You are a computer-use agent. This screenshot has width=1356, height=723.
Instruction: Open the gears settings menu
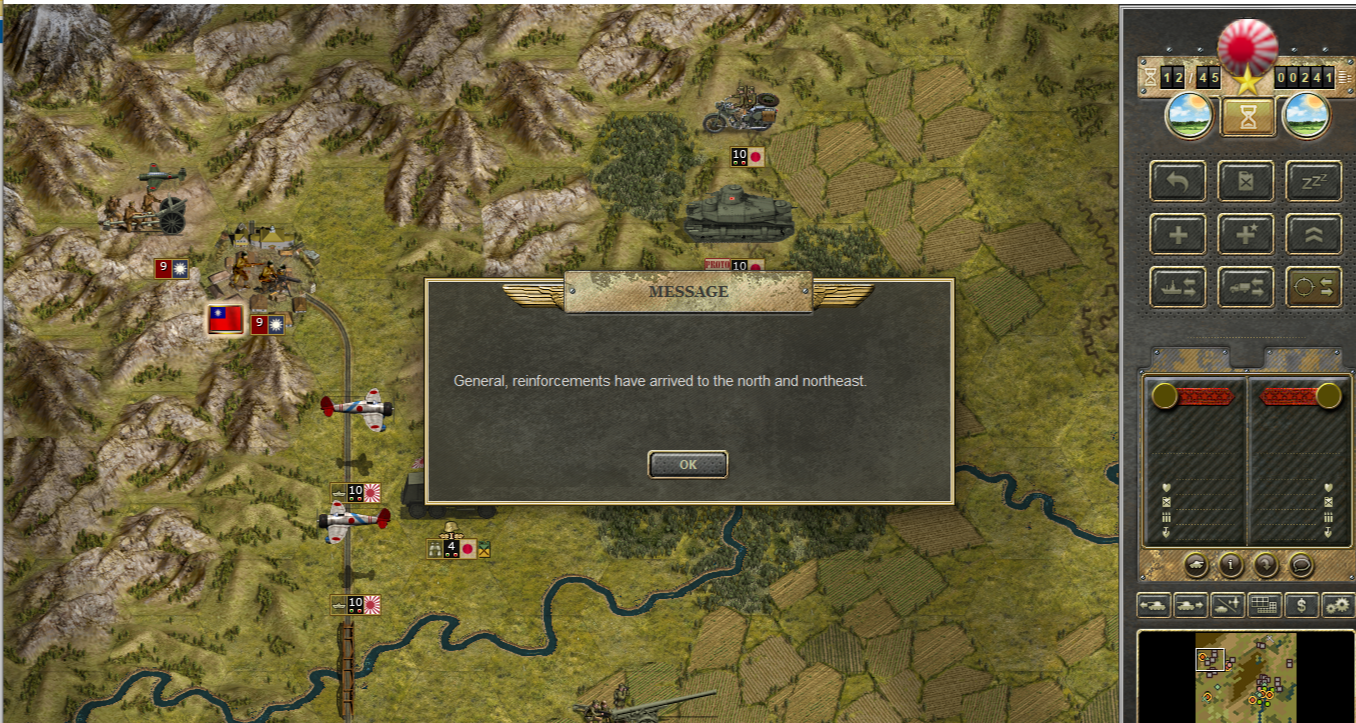[x=1337, y=605]
